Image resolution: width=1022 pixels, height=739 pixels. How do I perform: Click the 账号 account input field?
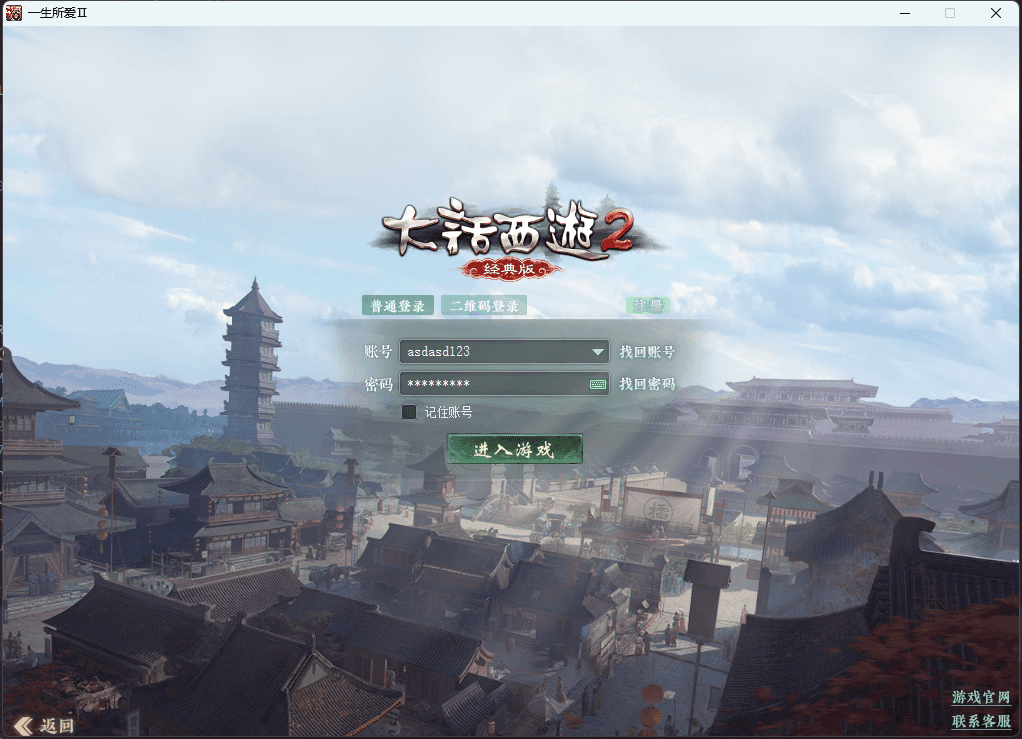pos(493,352)
